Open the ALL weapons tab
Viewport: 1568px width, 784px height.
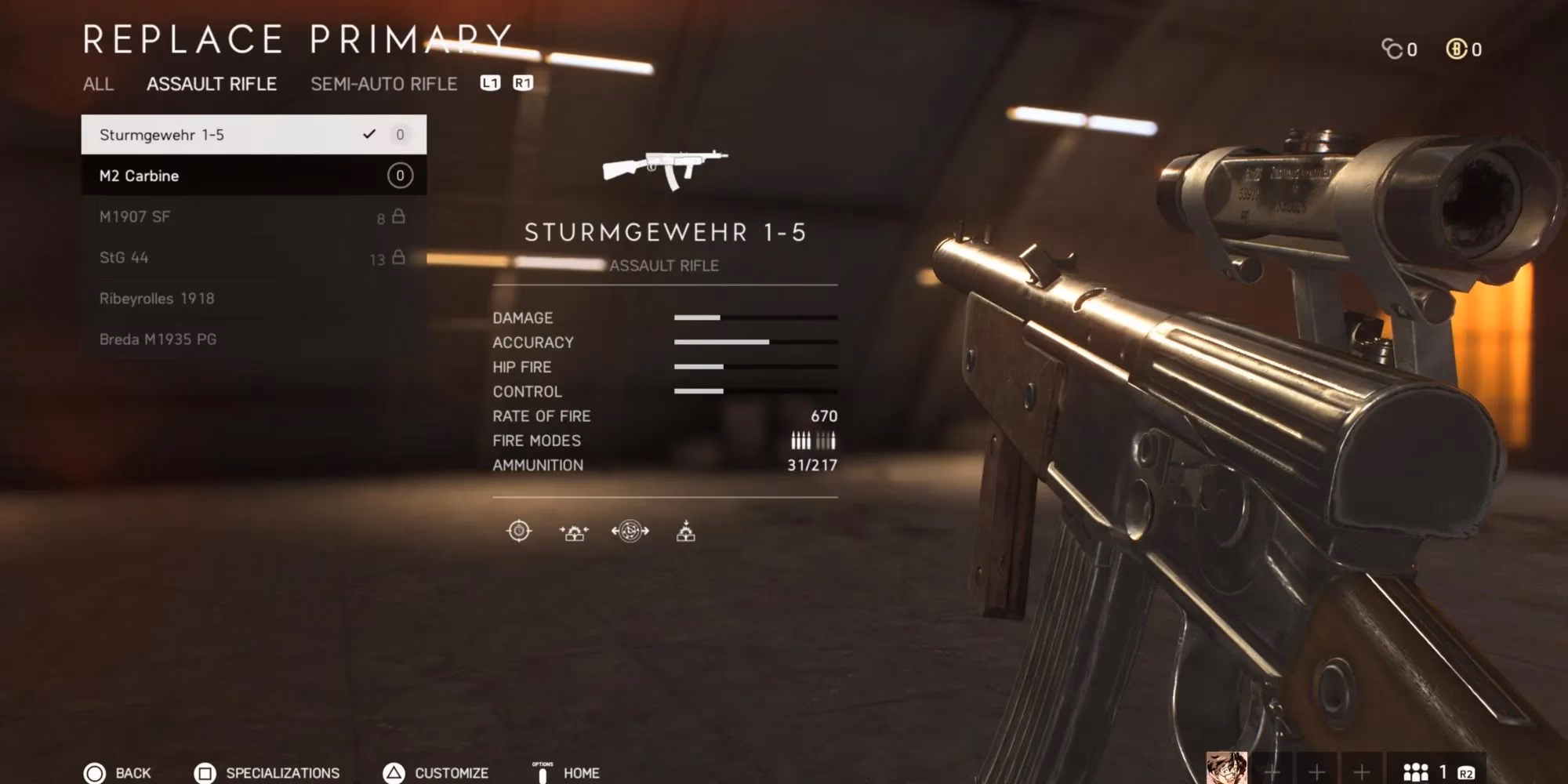point(99,85)
